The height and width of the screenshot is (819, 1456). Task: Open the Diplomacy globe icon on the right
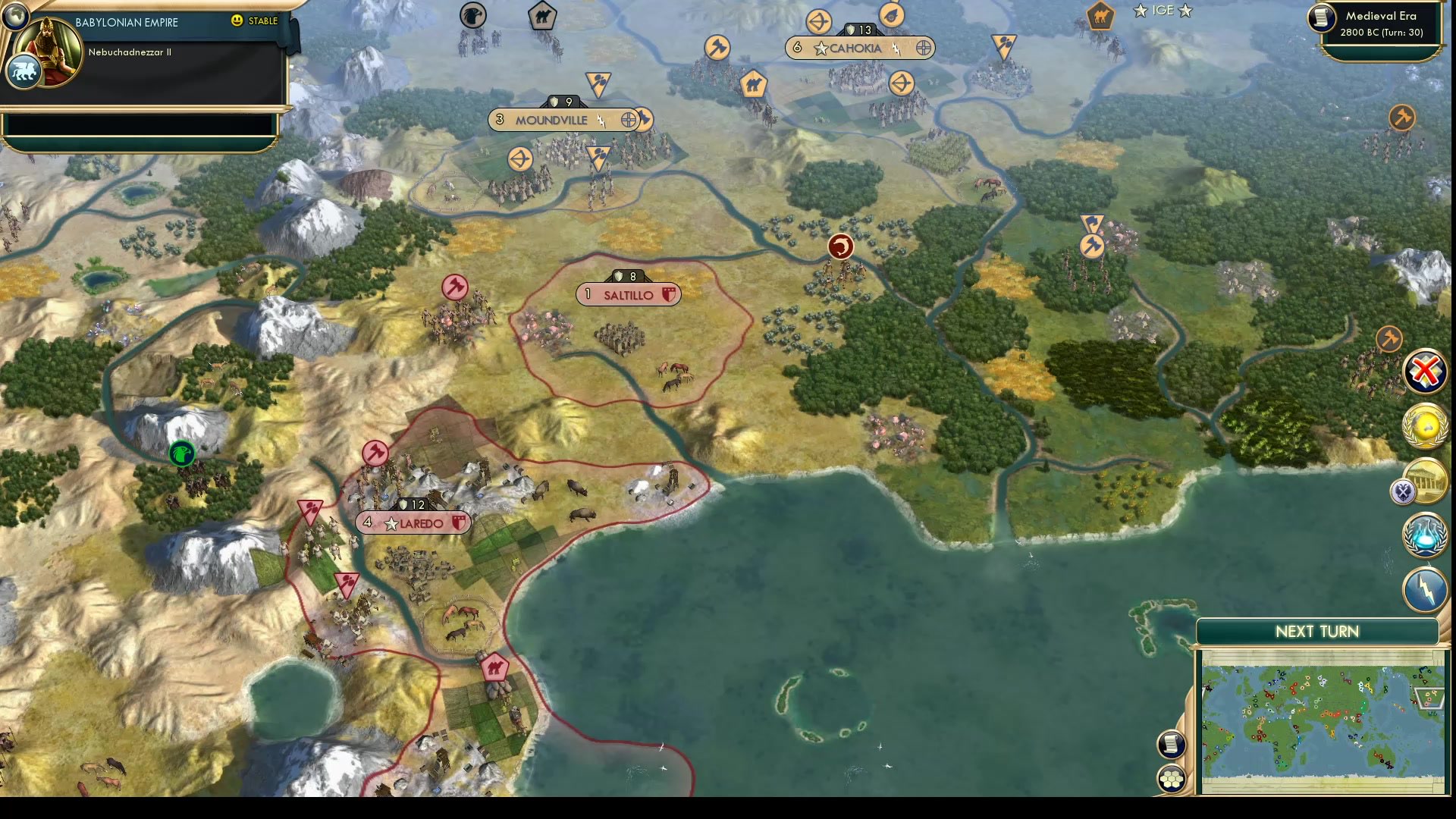[x=1426, y=425]
